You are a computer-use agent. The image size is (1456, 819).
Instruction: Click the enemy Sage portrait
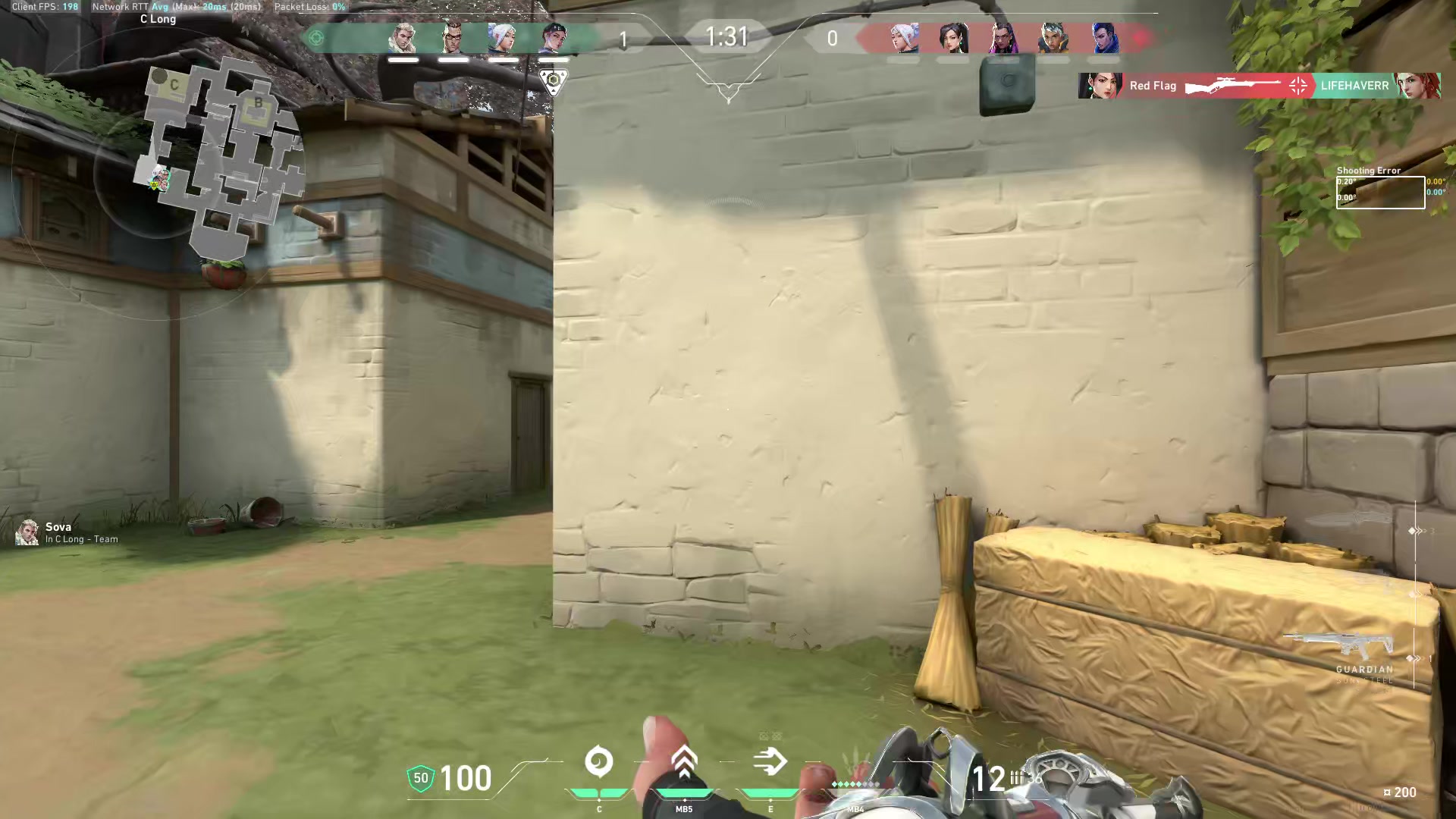coord(953,37)
